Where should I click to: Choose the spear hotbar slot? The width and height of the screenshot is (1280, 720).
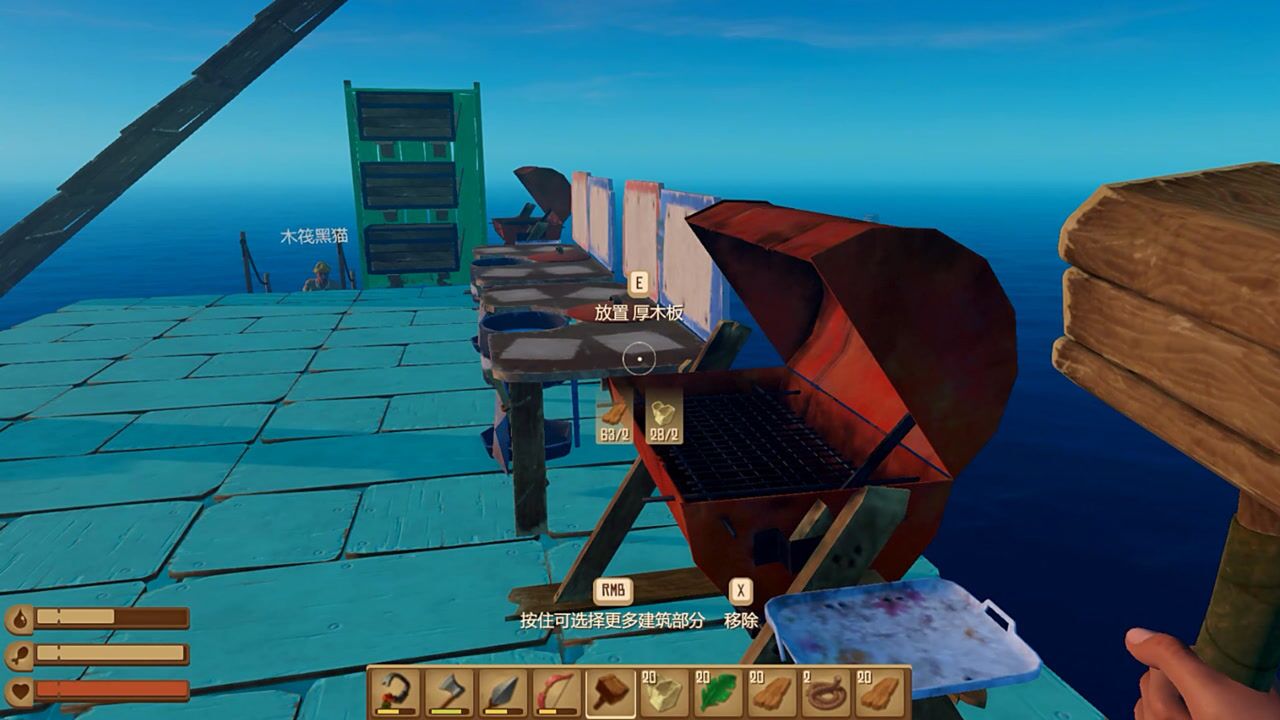(503, 692)
